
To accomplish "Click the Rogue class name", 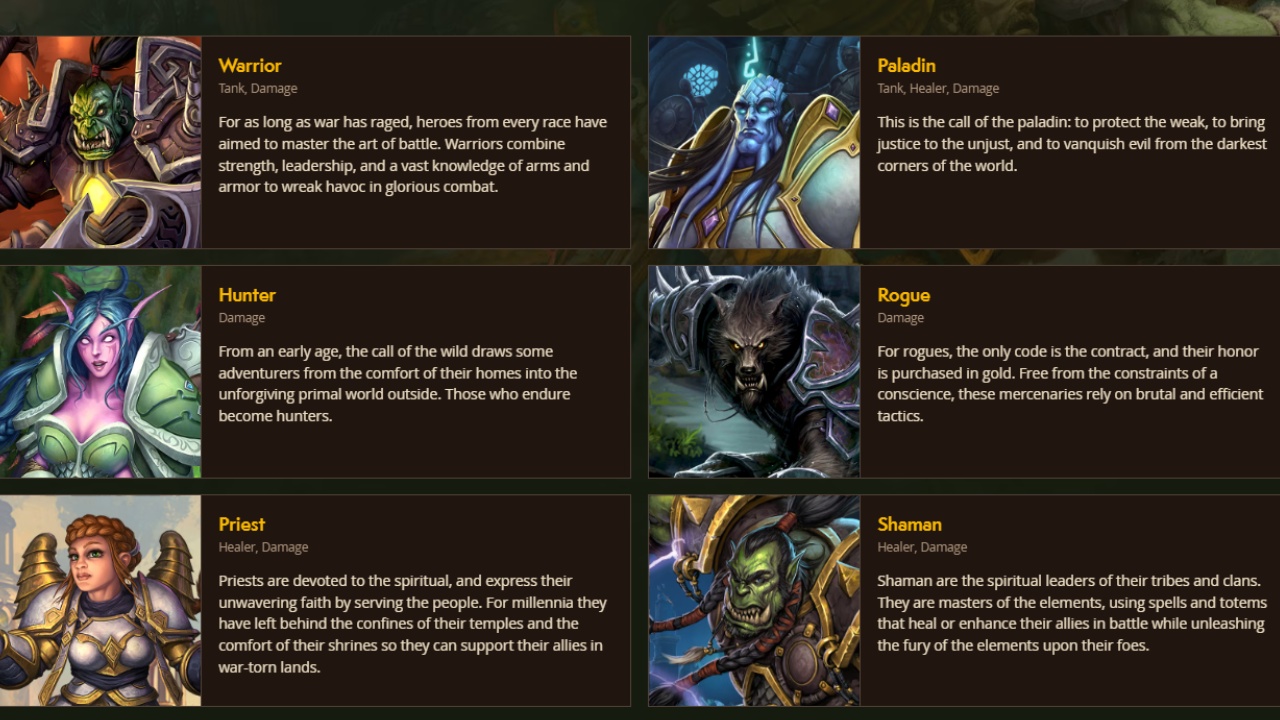I will tap(903, 295).
